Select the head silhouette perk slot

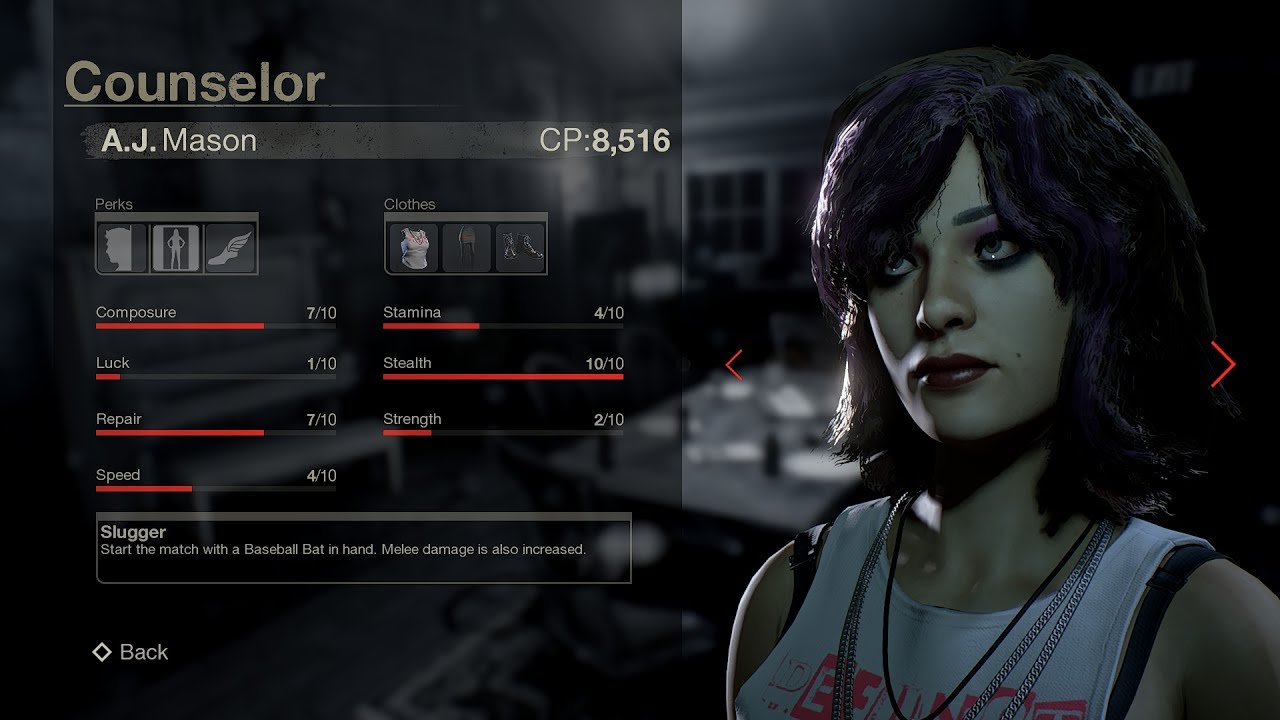click(123, 247)
